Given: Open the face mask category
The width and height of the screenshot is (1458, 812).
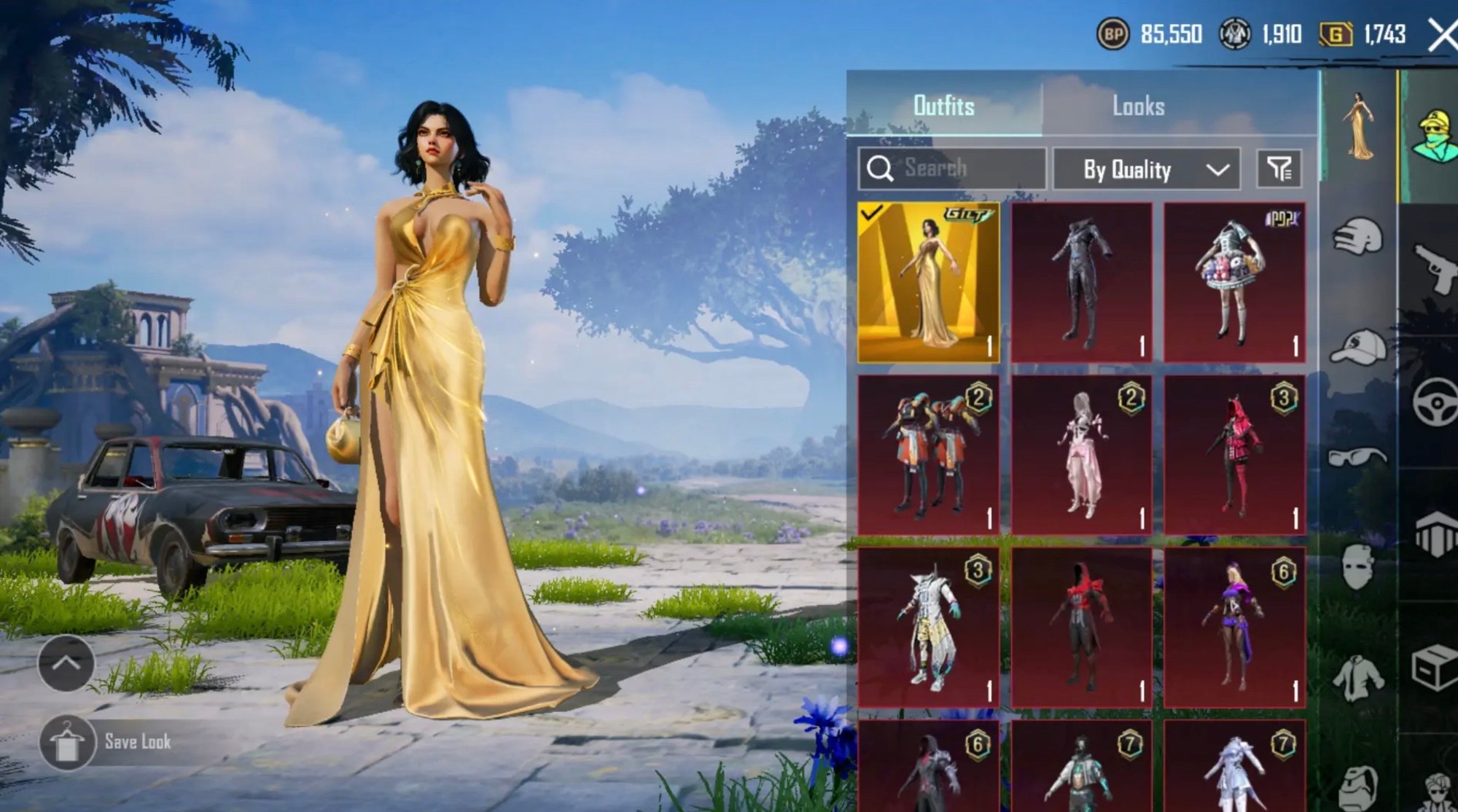Looking at the screenshot, I should pyautogui.click(x=1357, y=566).
